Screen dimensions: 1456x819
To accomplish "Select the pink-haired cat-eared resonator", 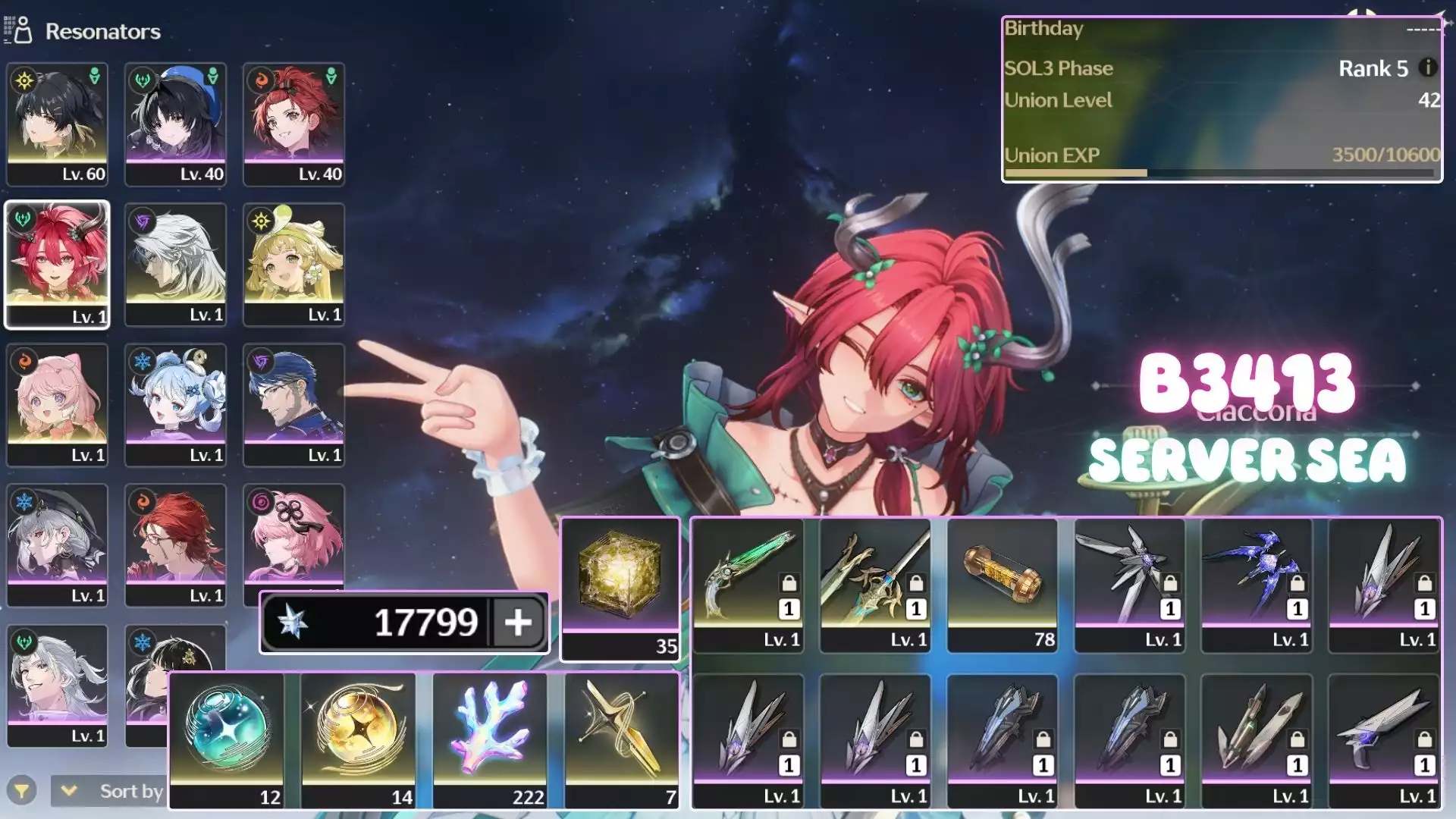I will (58, 404).
